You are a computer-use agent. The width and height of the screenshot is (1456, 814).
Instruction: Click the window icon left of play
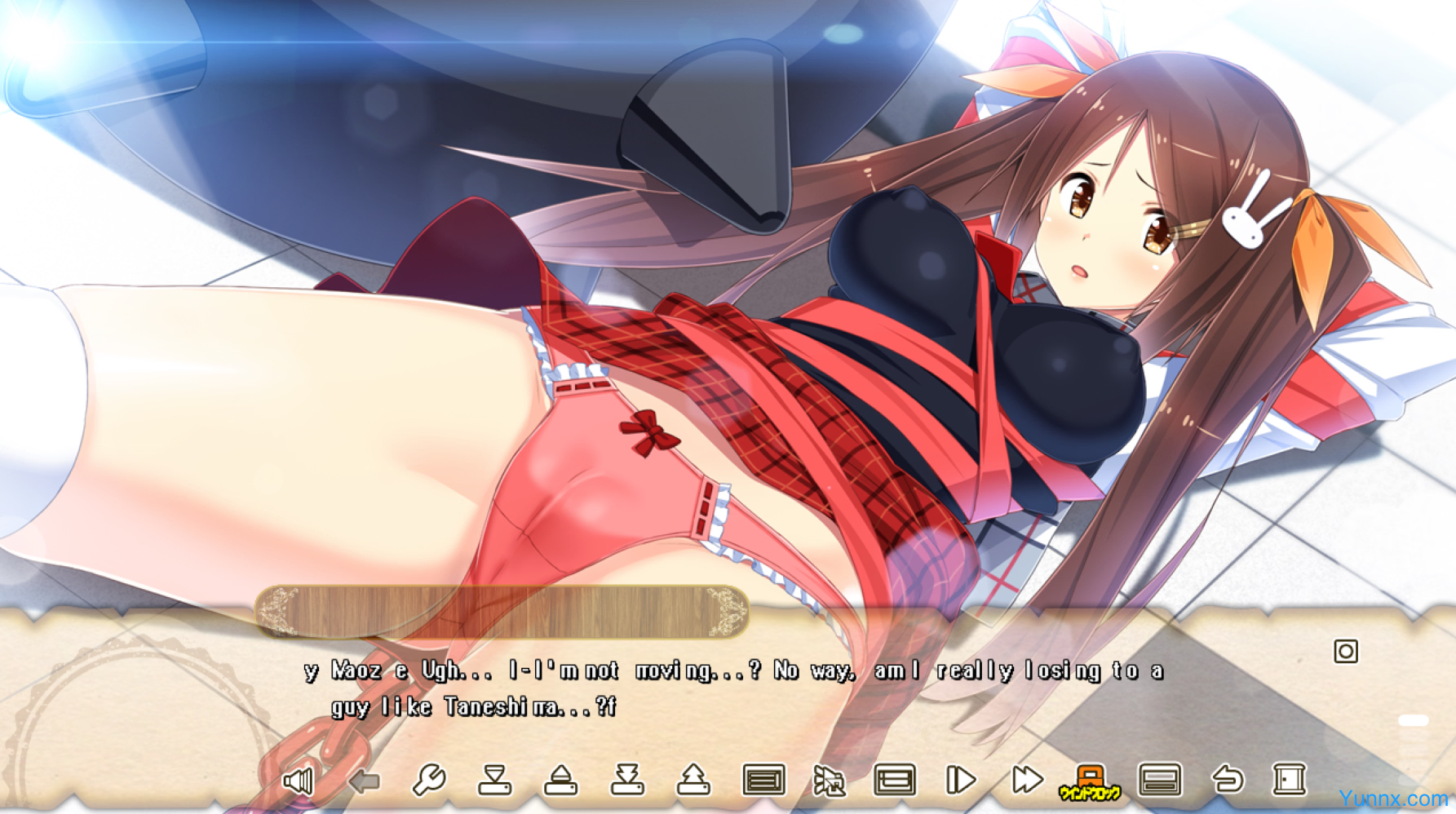(x=894, y=781)
